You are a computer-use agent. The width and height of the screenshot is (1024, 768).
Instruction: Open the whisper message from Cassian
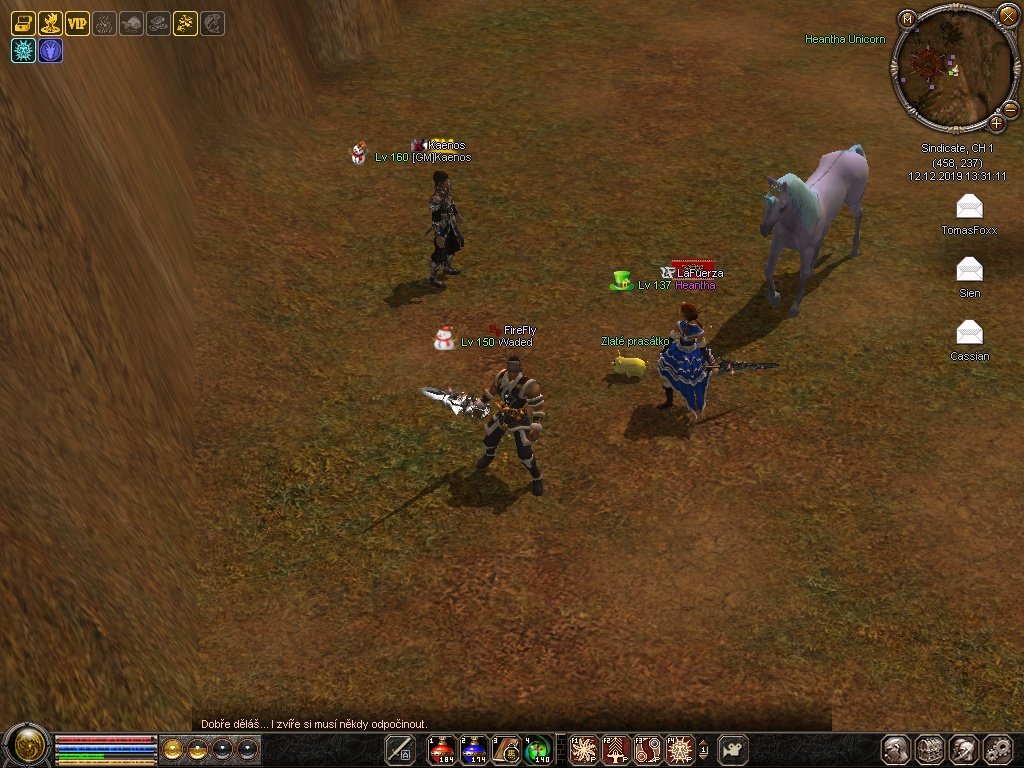969,333
